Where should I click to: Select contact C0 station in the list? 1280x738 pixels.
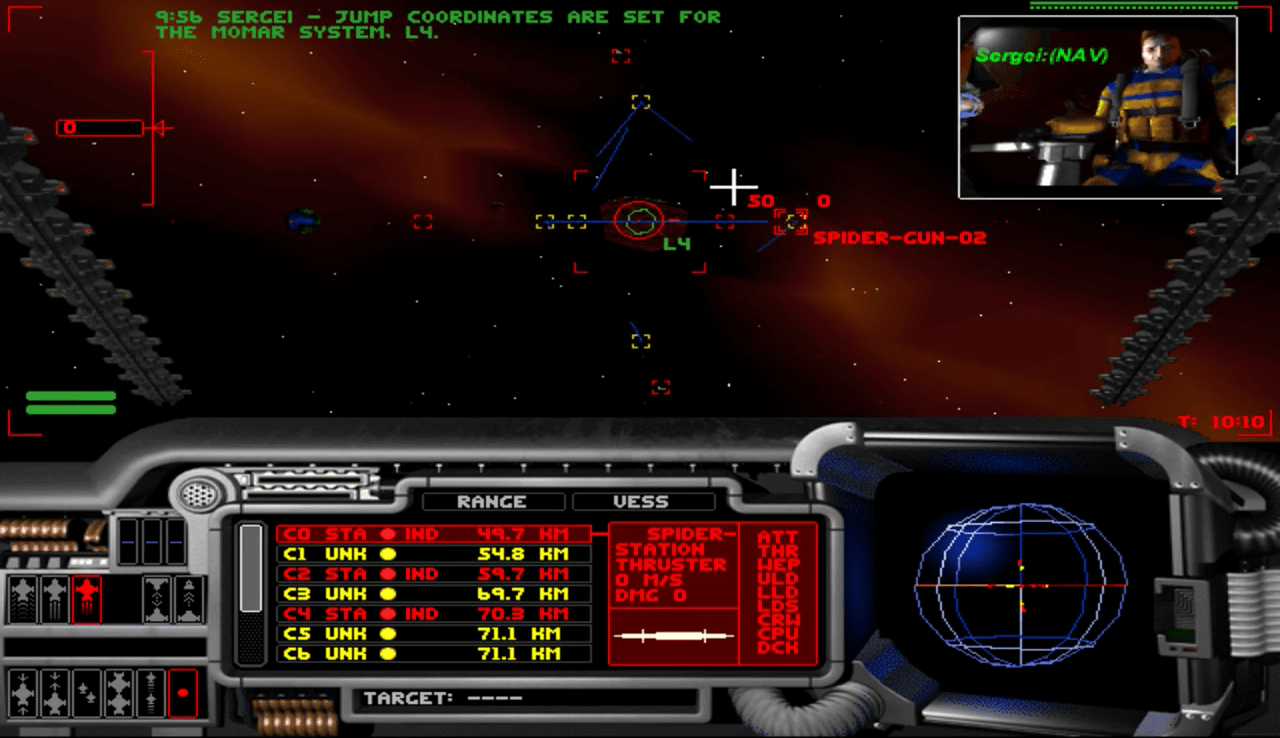(x=432, y=534)
